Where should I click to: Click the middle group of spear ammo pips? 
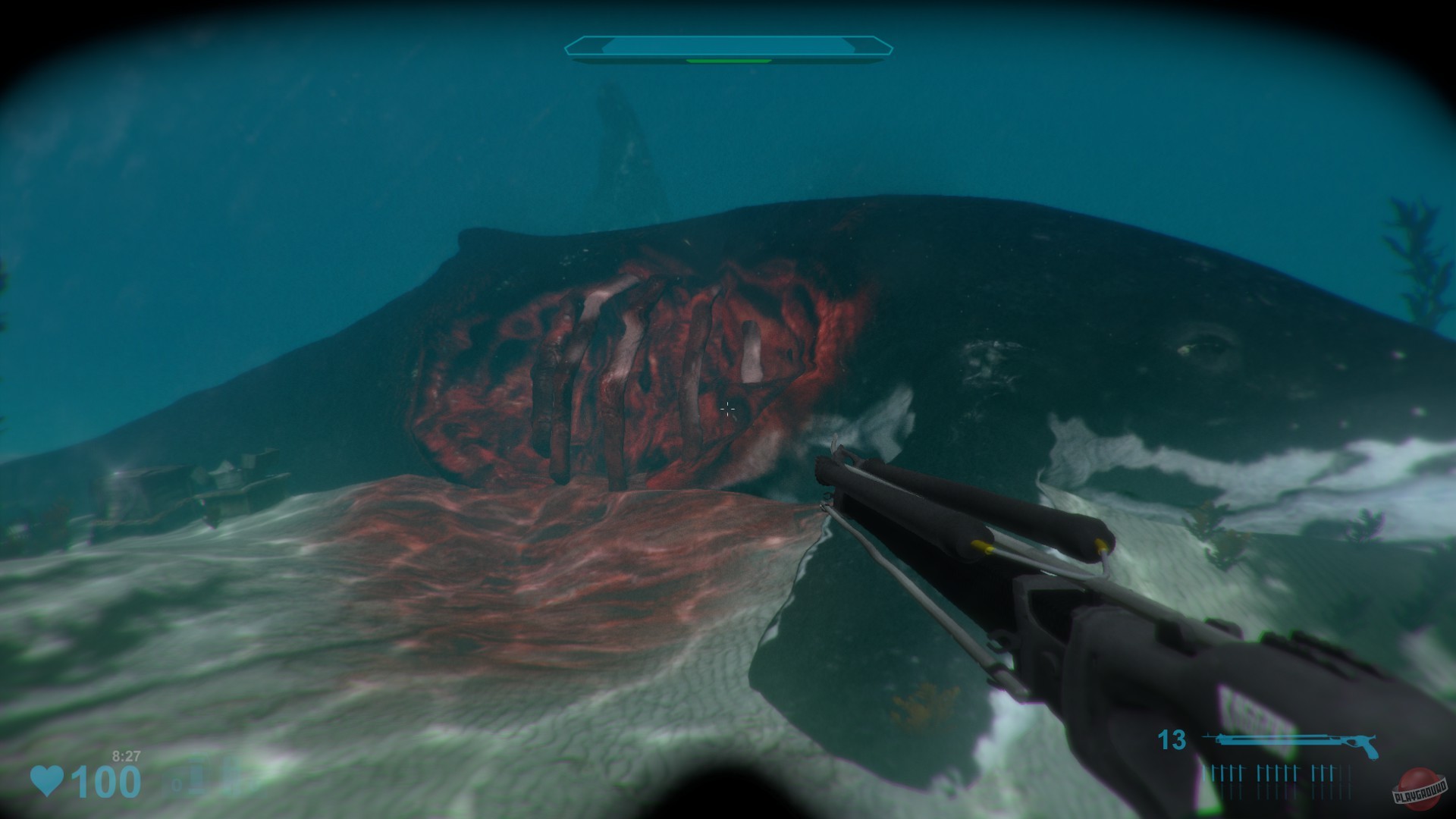[1277, 771]
